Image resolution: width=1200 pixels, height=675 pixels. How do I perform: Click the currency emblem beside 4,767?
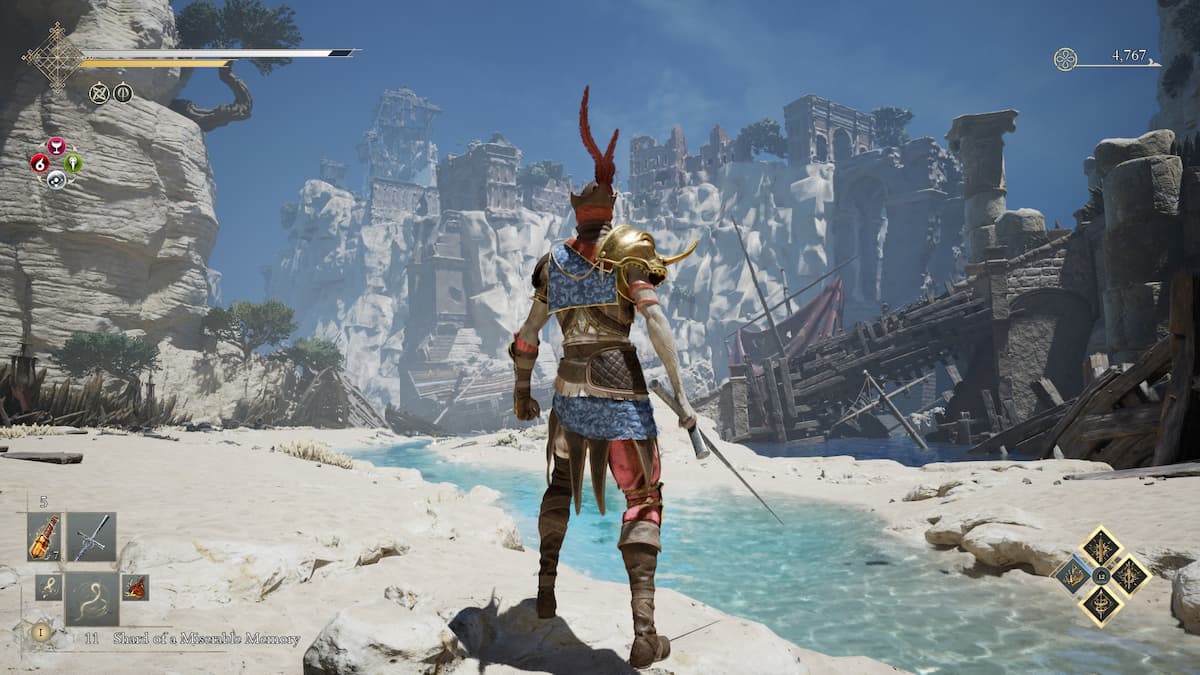[1065, 59]
